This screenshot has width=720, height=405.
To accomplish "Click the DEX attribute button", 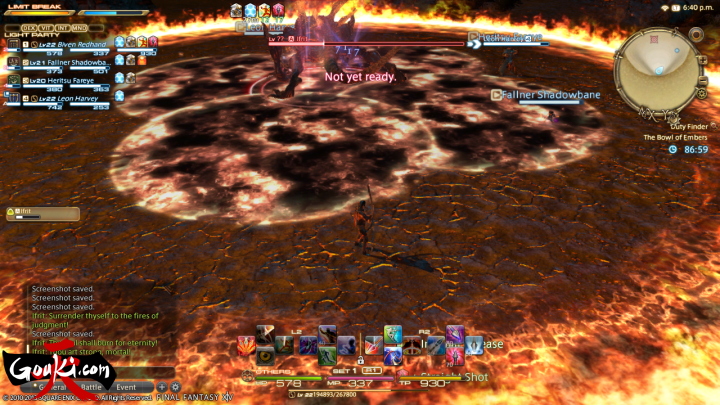I will click(27, 28).
